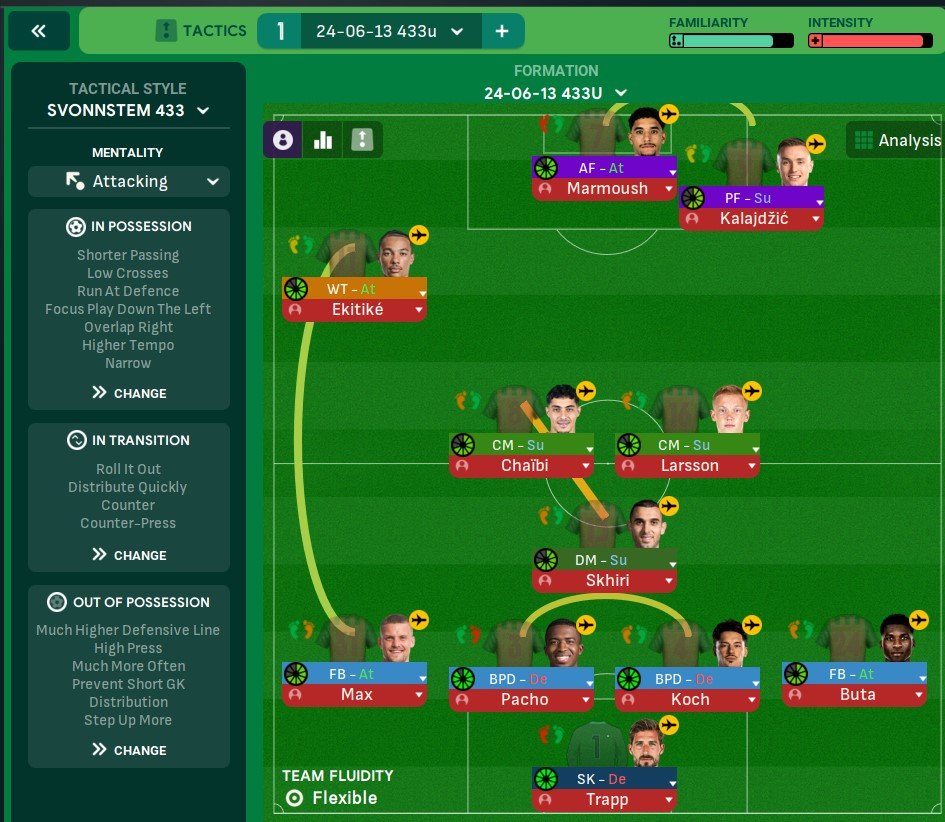The width and height of the screenshot is (945, 822).
Task: Switch to the bar chart pitch view
Action: 322,140
